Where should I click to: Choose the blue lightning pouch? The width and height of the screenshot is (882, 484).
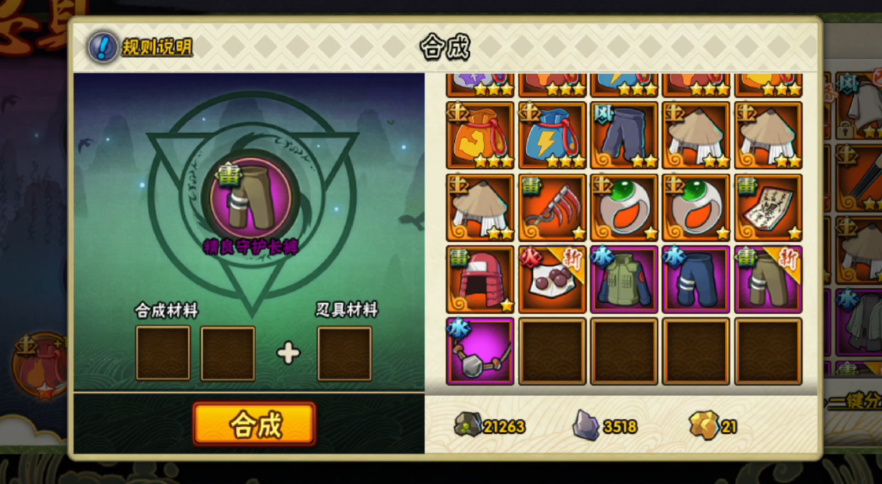(x=552, y=134)
